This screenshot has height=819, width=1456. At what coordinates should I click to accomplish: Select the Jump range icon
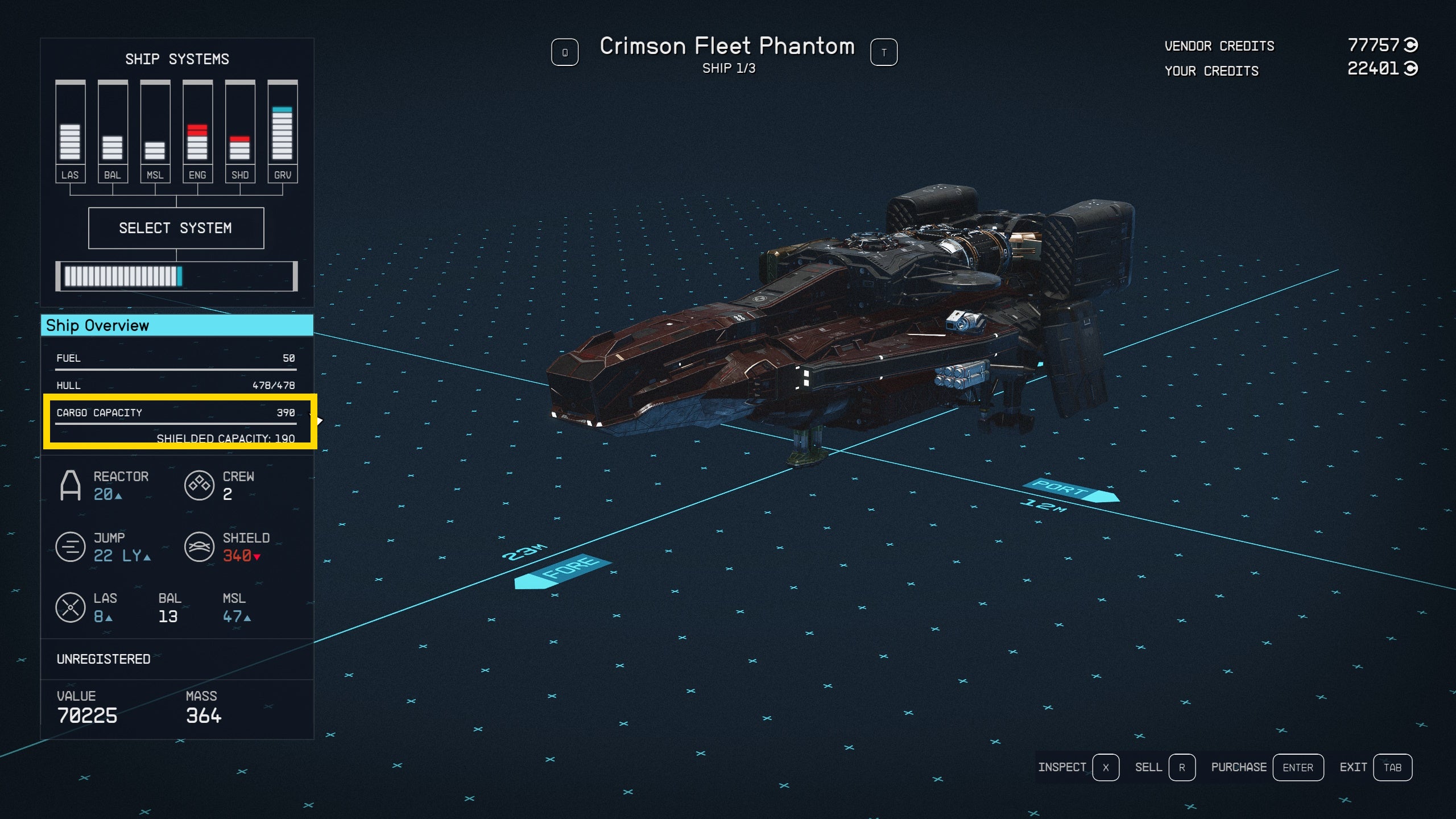71,547
